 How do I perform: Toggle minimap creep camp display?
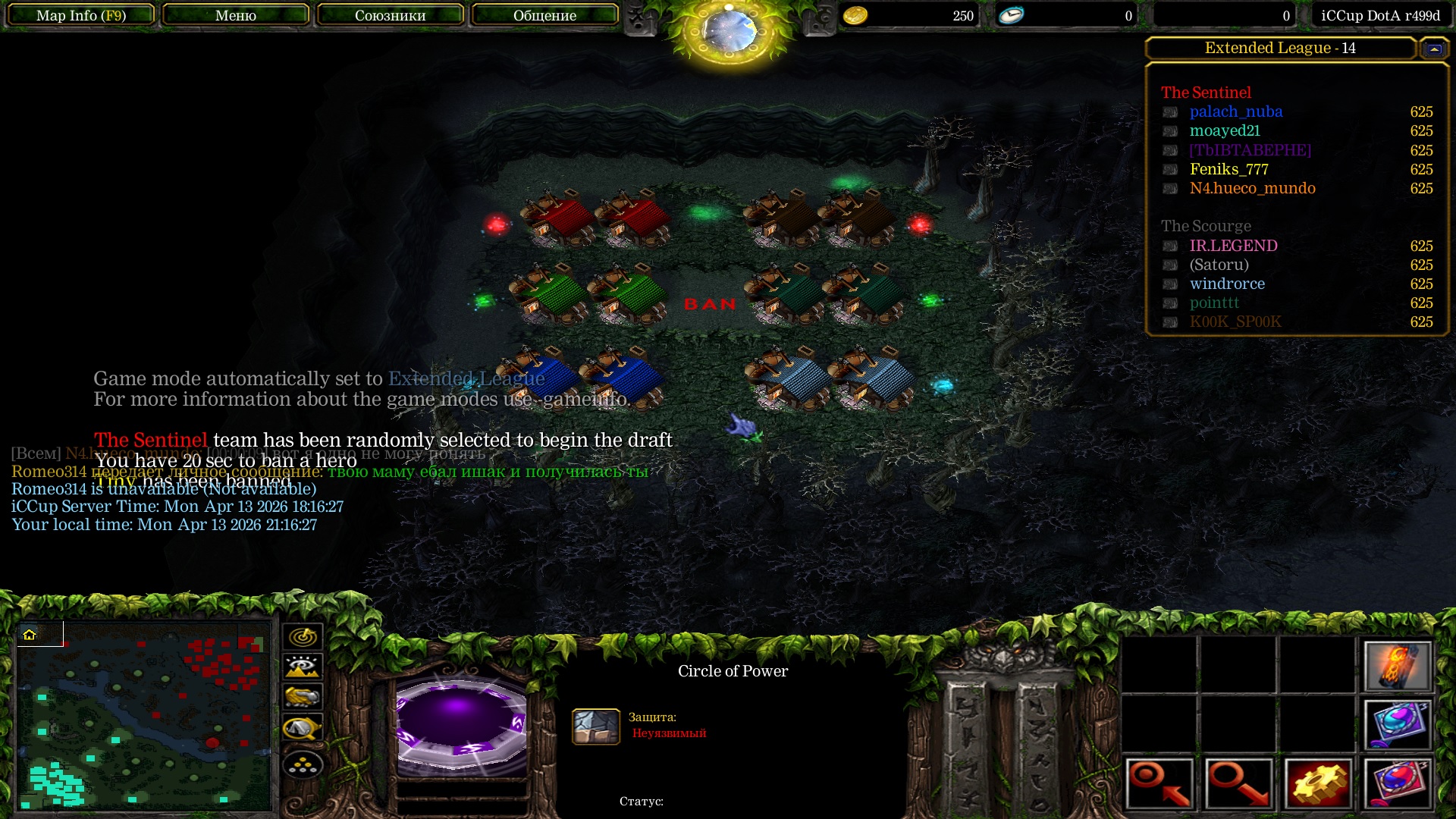click(303, 728)
